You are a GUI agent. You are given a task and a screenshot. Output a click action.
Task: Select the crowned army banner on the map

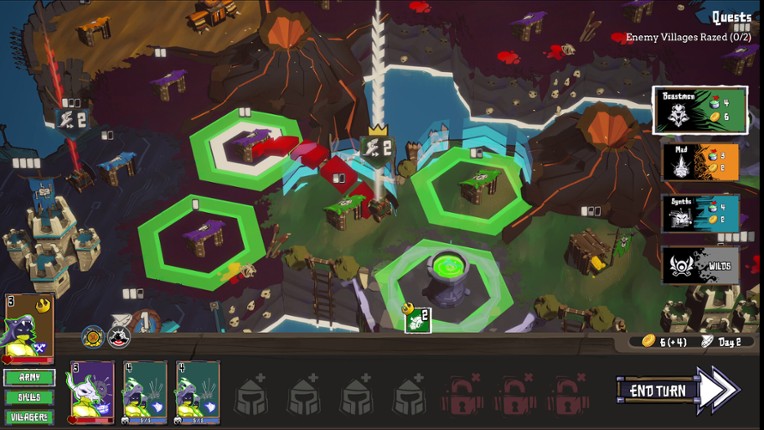click(377, 149)
